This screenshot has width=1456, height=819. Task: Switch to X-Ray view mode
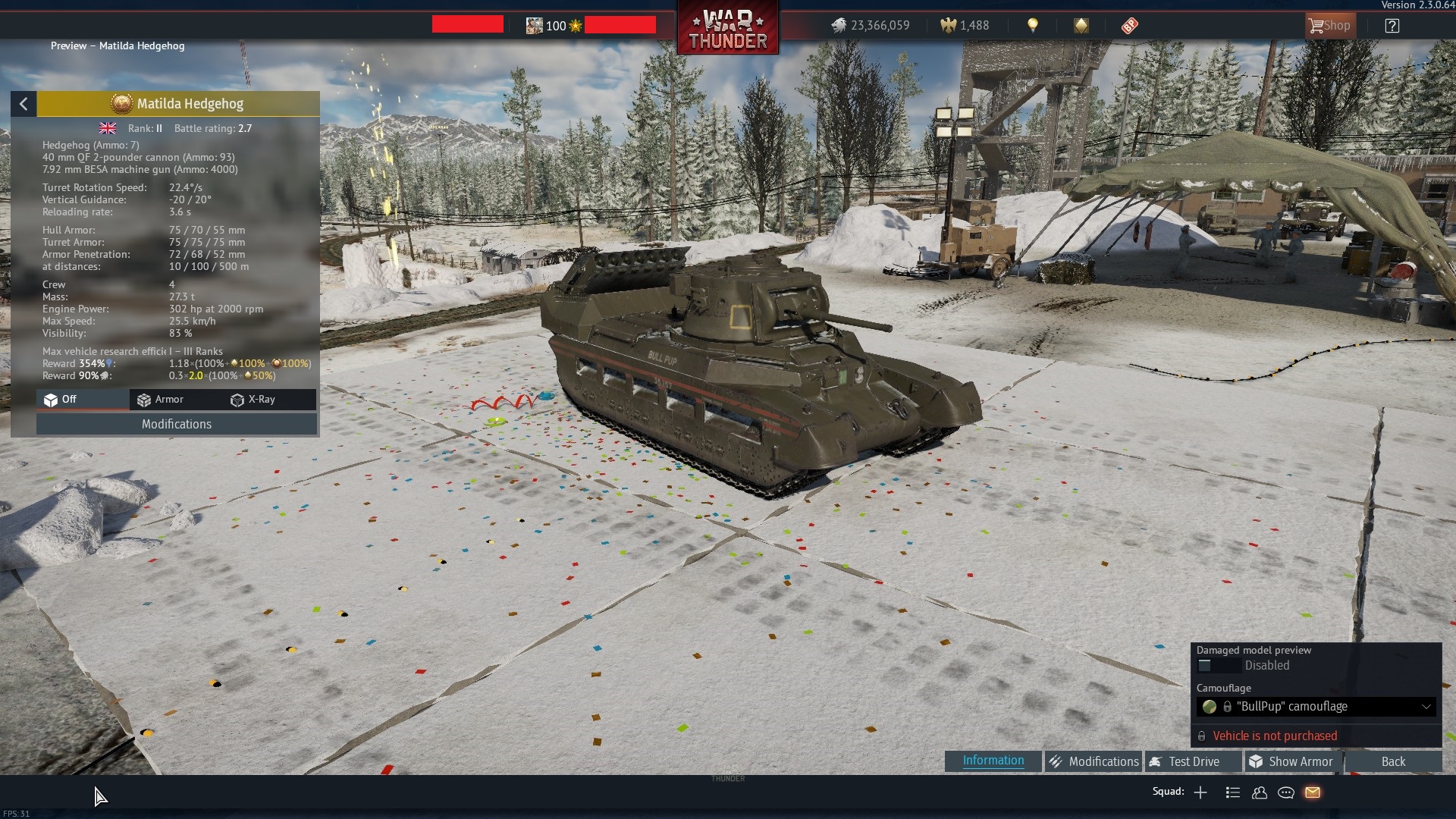tap(253, 400)
